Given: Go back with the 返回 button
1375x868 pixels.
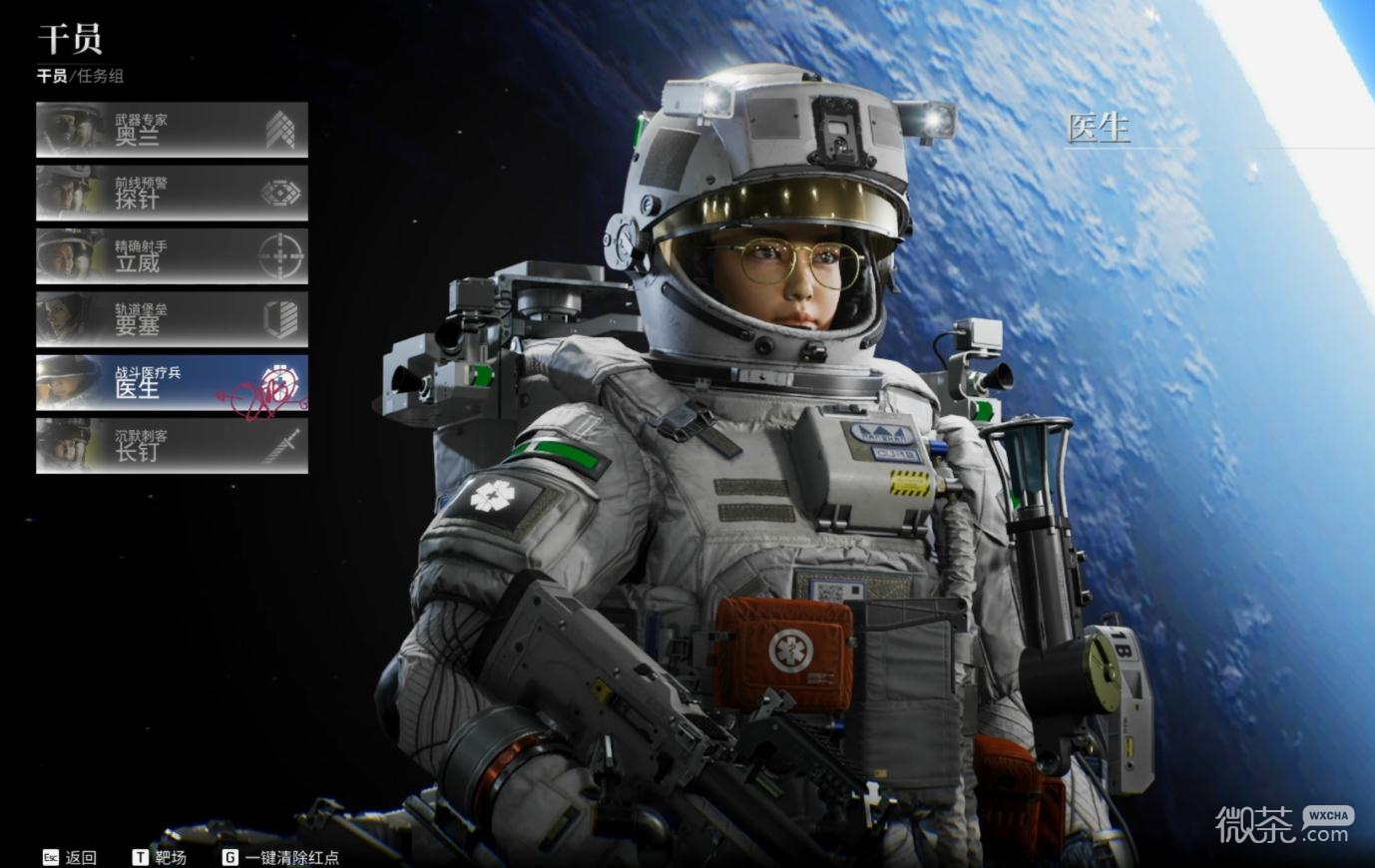Looking at the screenshot, I should [70, 857].
